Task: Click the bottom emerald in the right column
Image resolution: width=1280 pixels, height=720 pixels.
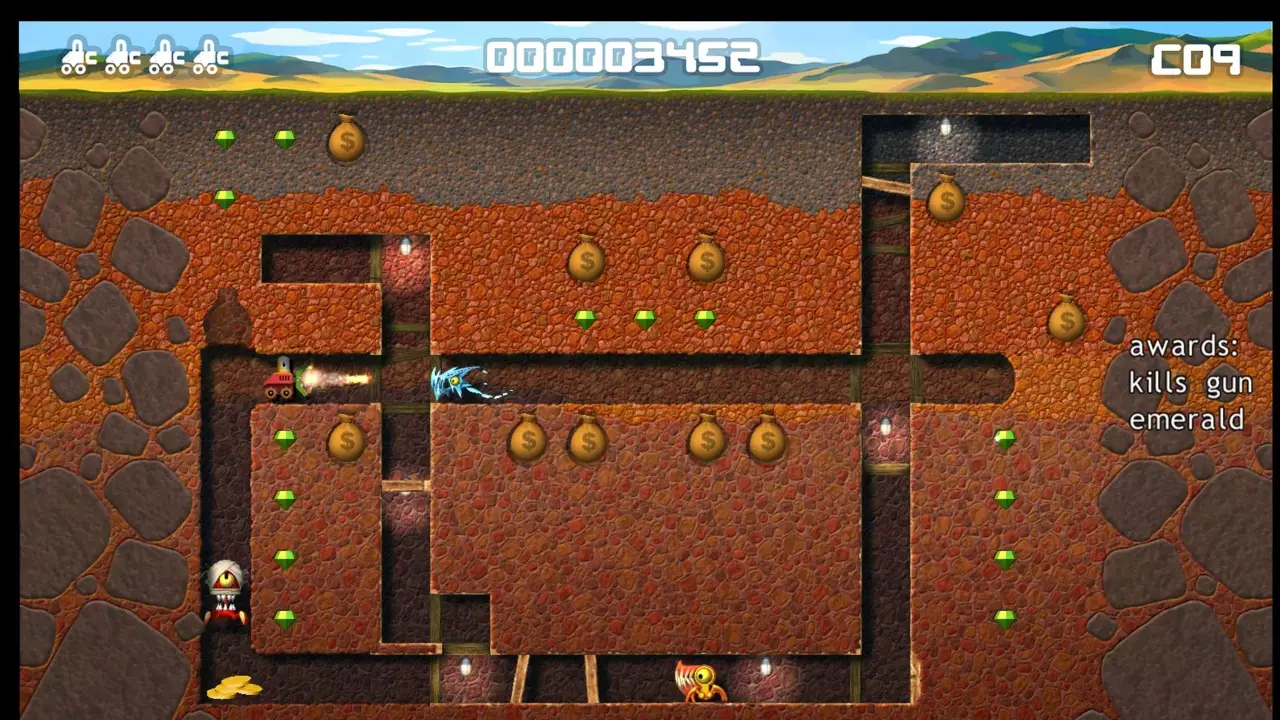Action: tap(1004, 620)
